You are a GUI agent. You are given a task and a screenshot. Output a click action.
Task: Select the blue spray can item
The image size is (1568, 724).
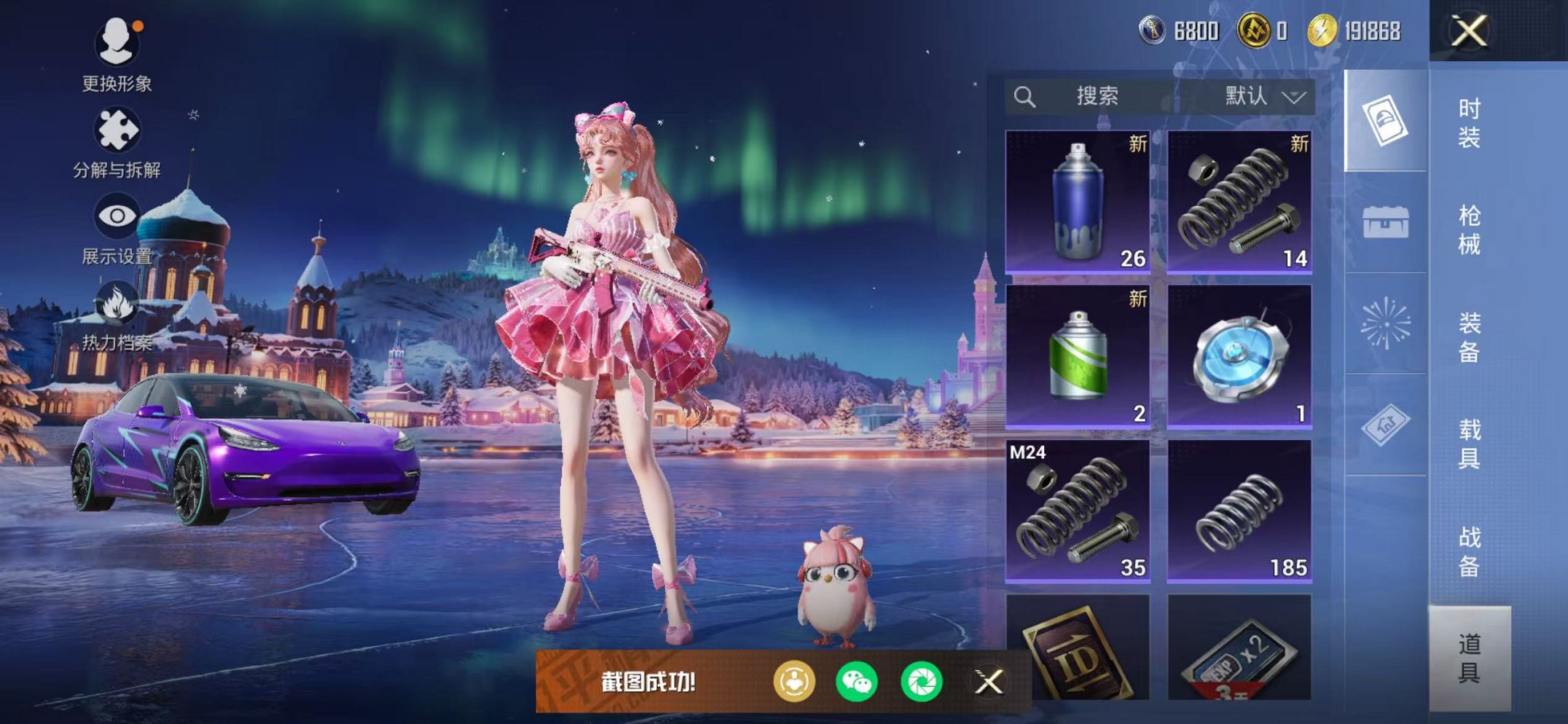(1078, 202)
